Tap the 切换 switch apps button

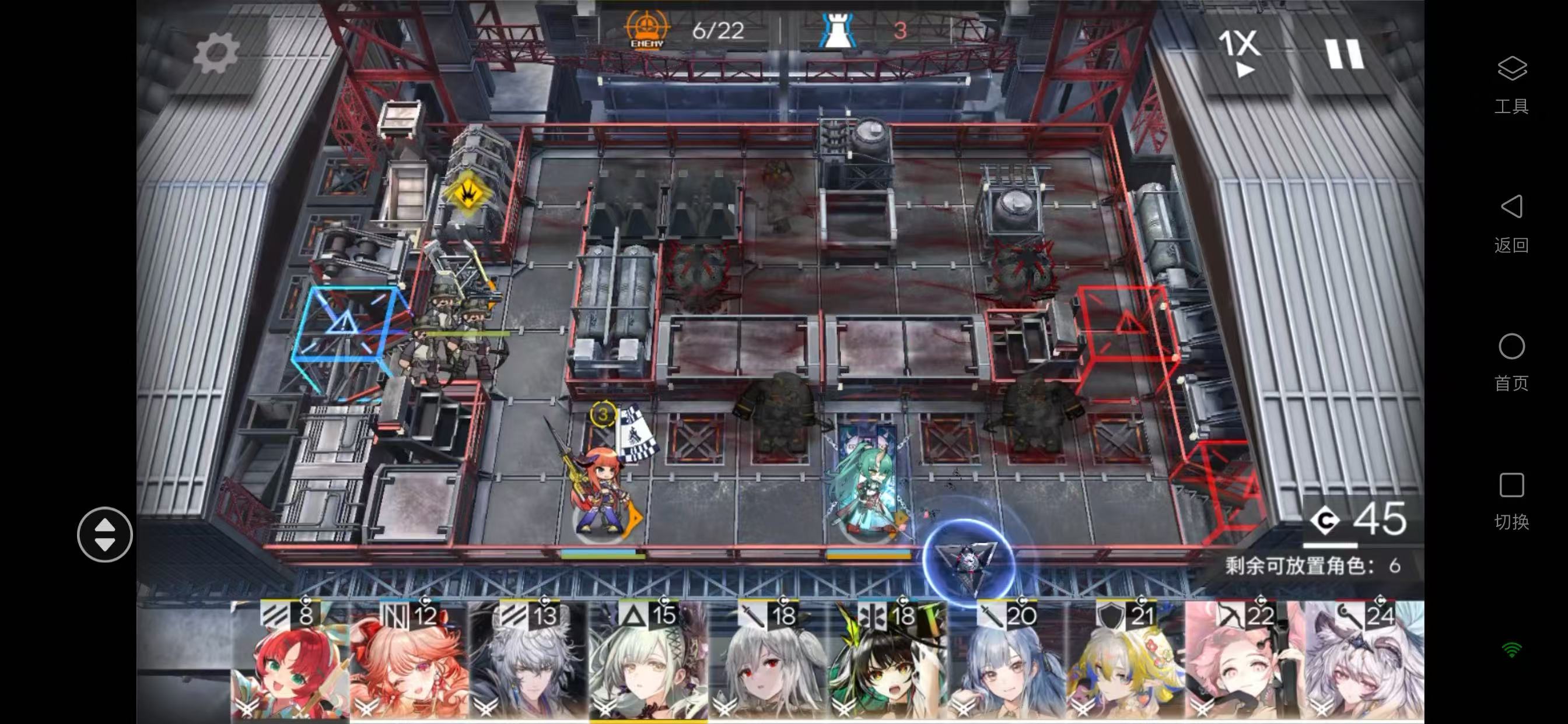pos(1511,500)
